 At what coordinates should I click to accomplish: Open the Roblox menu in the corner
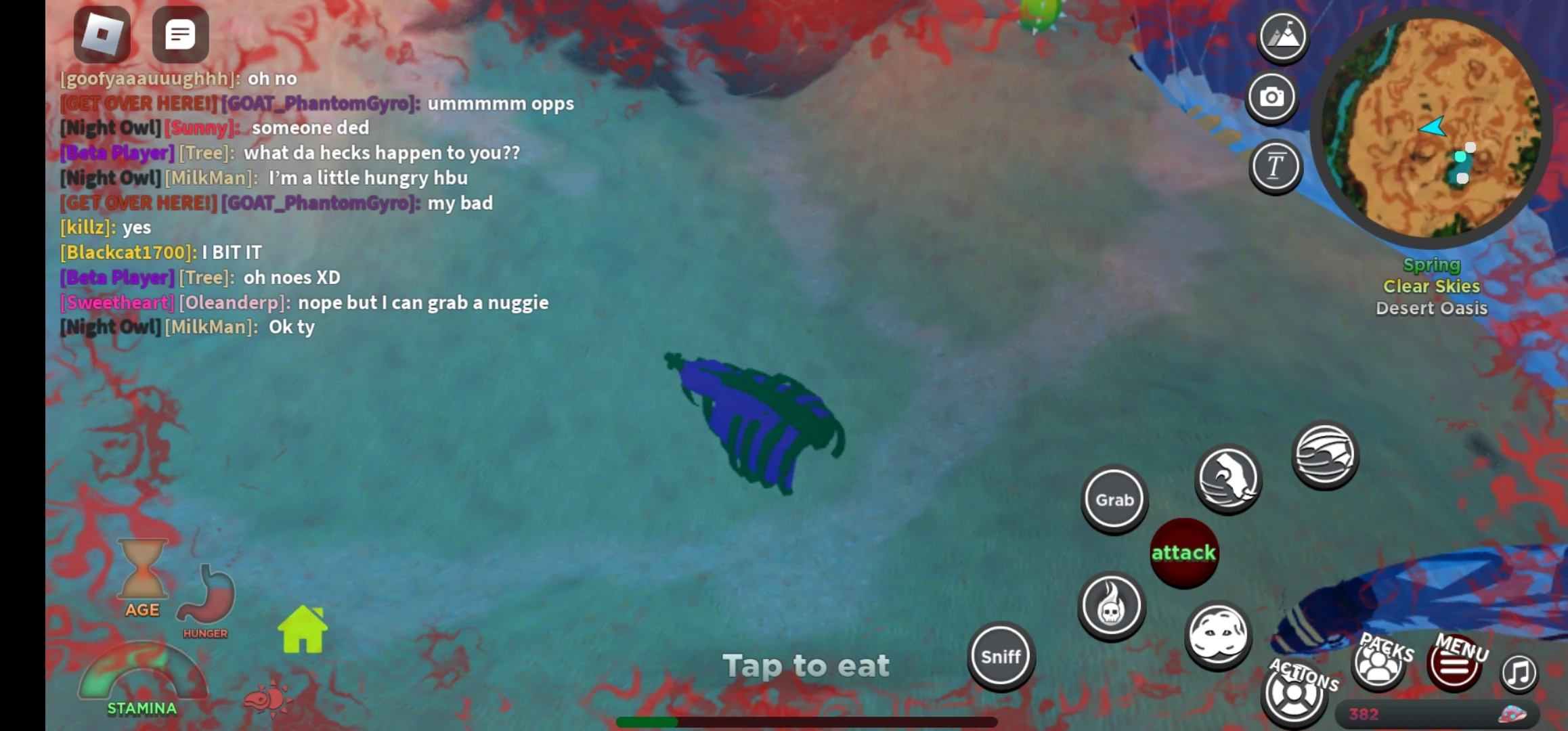100,35
